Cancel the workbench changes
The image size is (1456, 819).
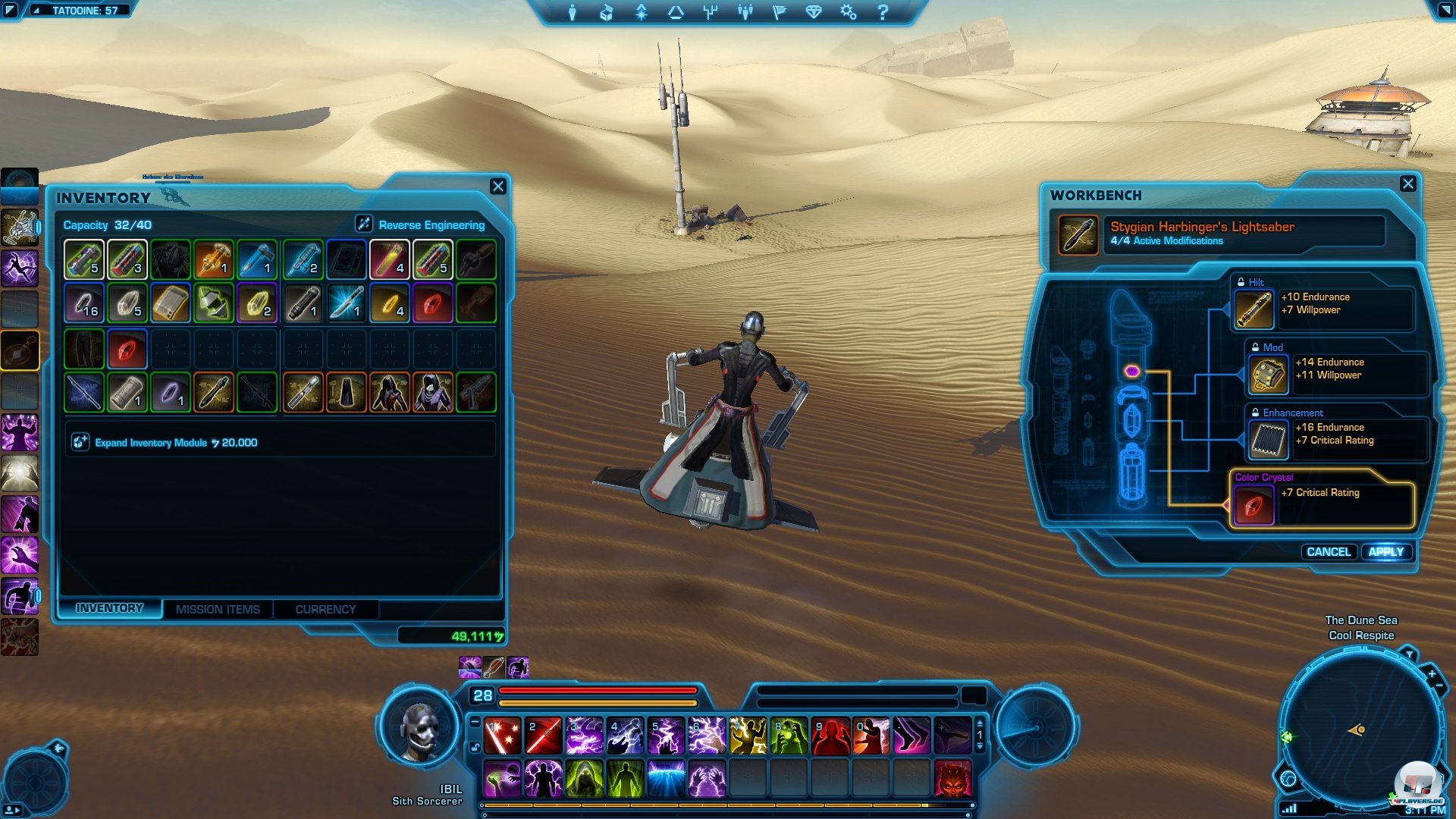pos(1328,552)
